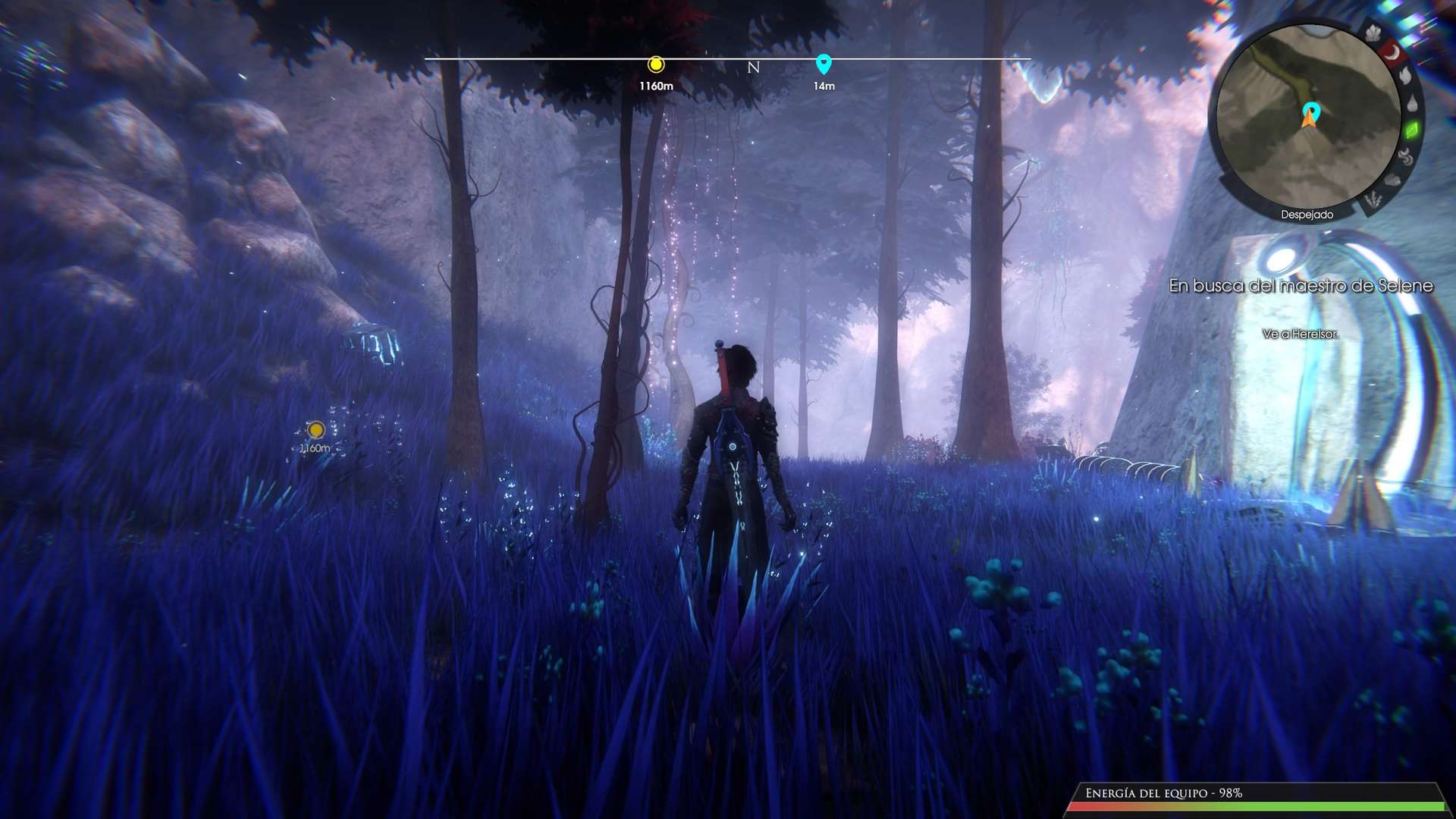Choose the flame icon beside the minimap
Image resolution: width=1456 pixels, height=819 pixels.
click(1405, 75)
